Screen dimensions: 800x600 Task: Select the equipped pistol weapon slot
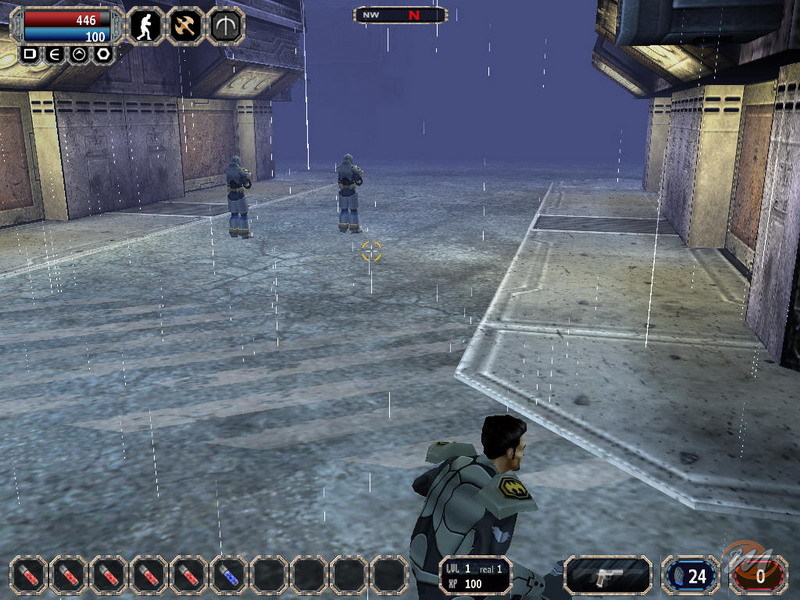coord(607,575)
